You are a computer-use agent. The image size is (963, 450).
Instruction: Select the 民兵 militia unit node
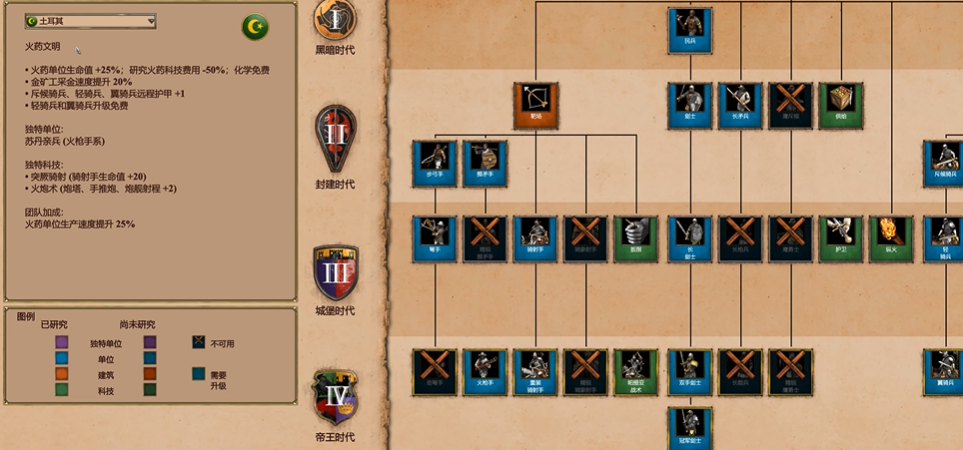(x=690, y=30)
